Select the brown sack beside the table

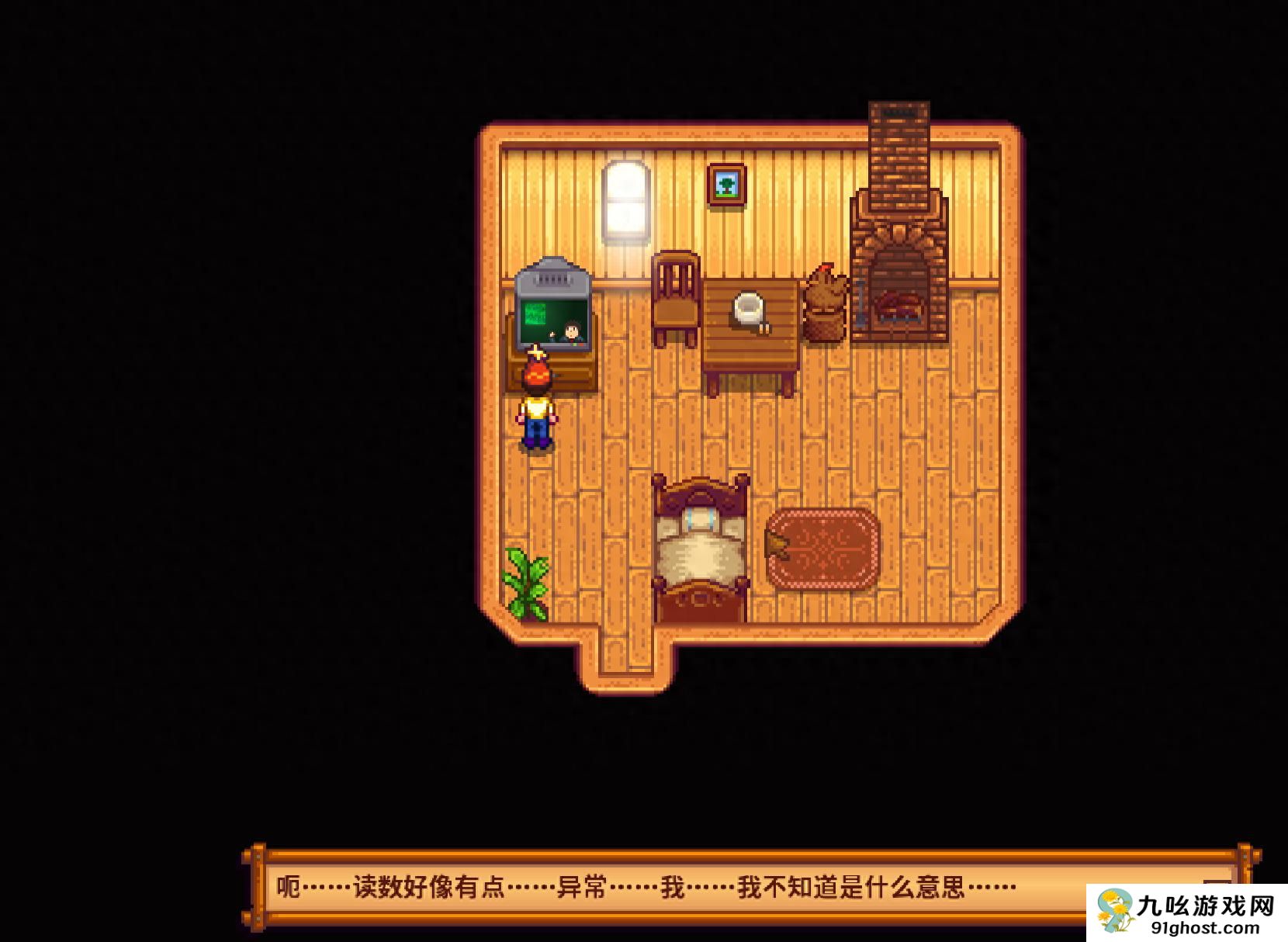click(x=825, y=303)
